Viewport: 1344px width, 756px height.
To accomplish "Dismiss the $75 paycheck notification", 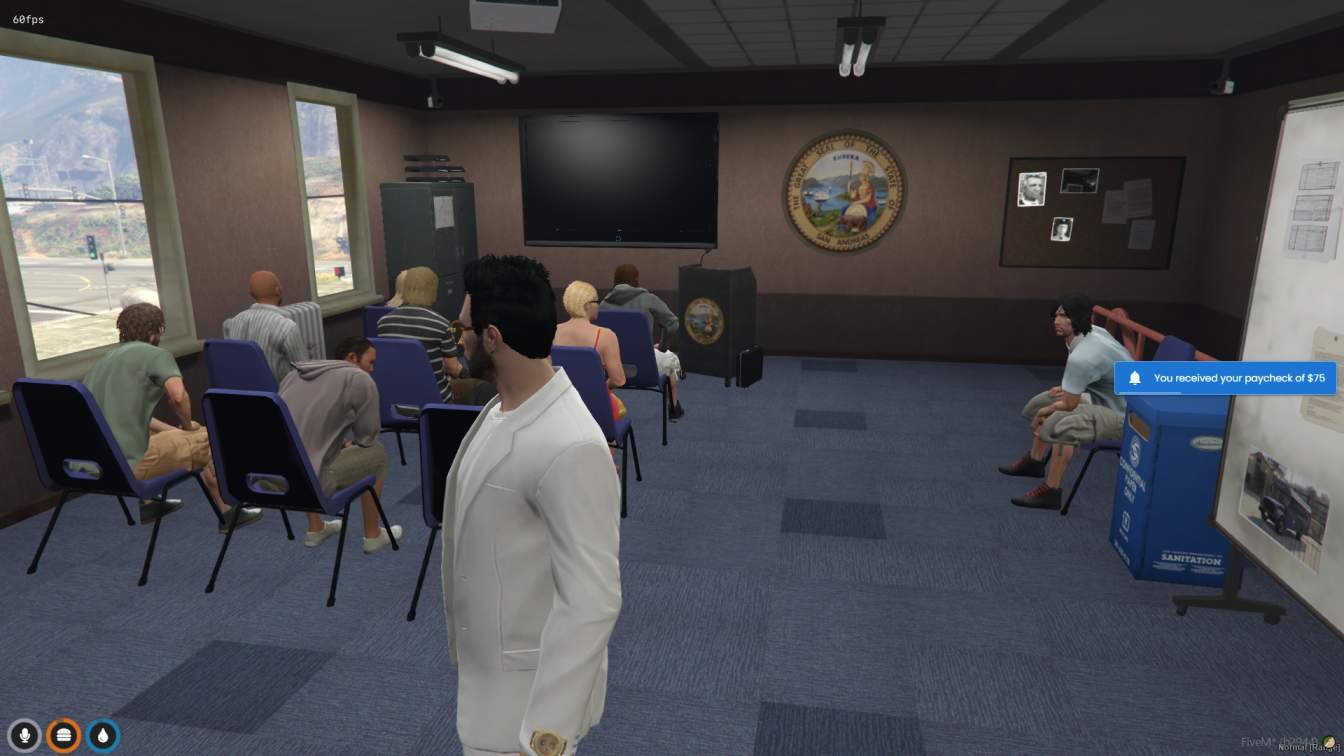I will (1225, 377).
